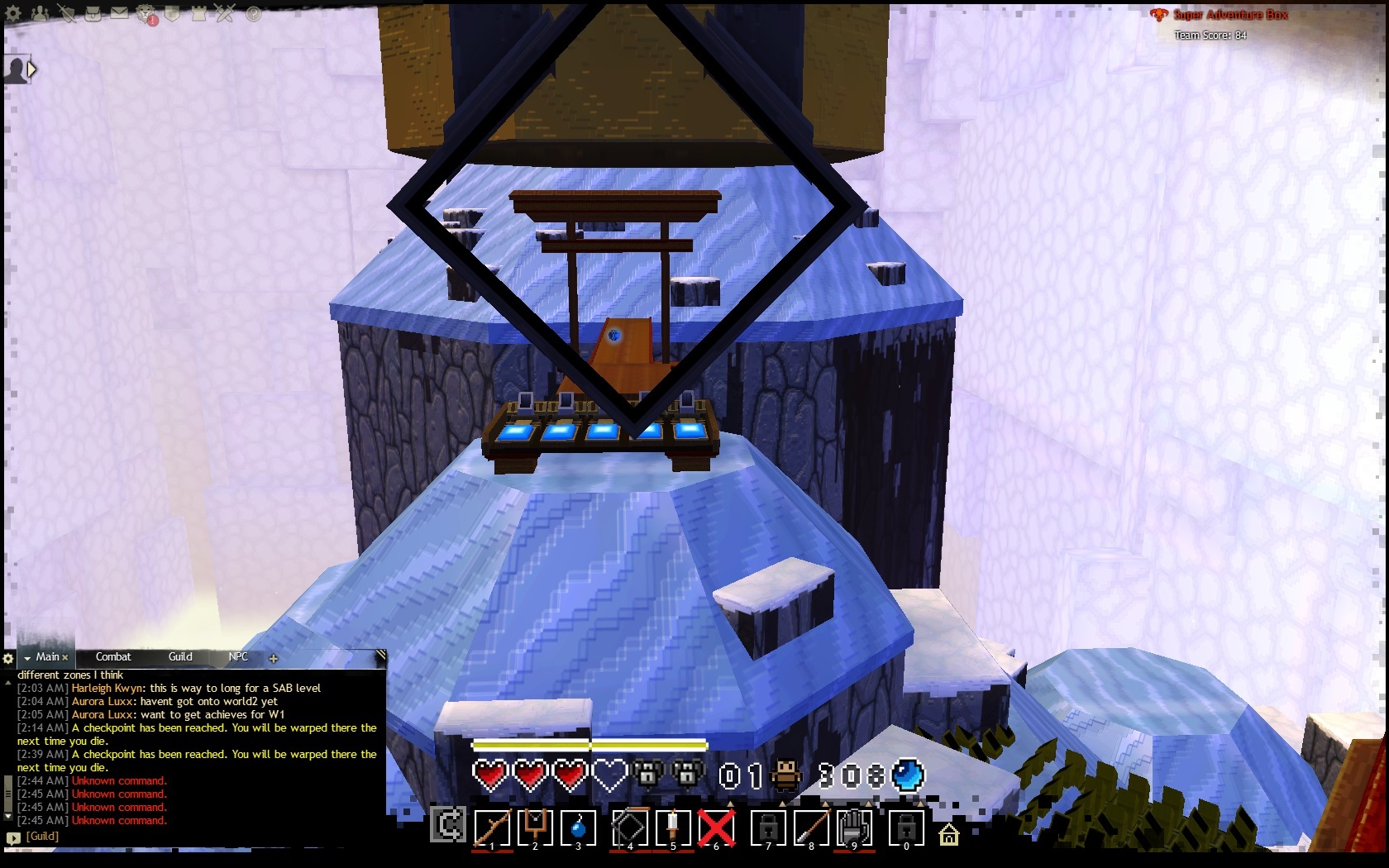The width and height of the screenshot is (1389, 868).
Task: Open chat options gear
Action: coord(8,659)
